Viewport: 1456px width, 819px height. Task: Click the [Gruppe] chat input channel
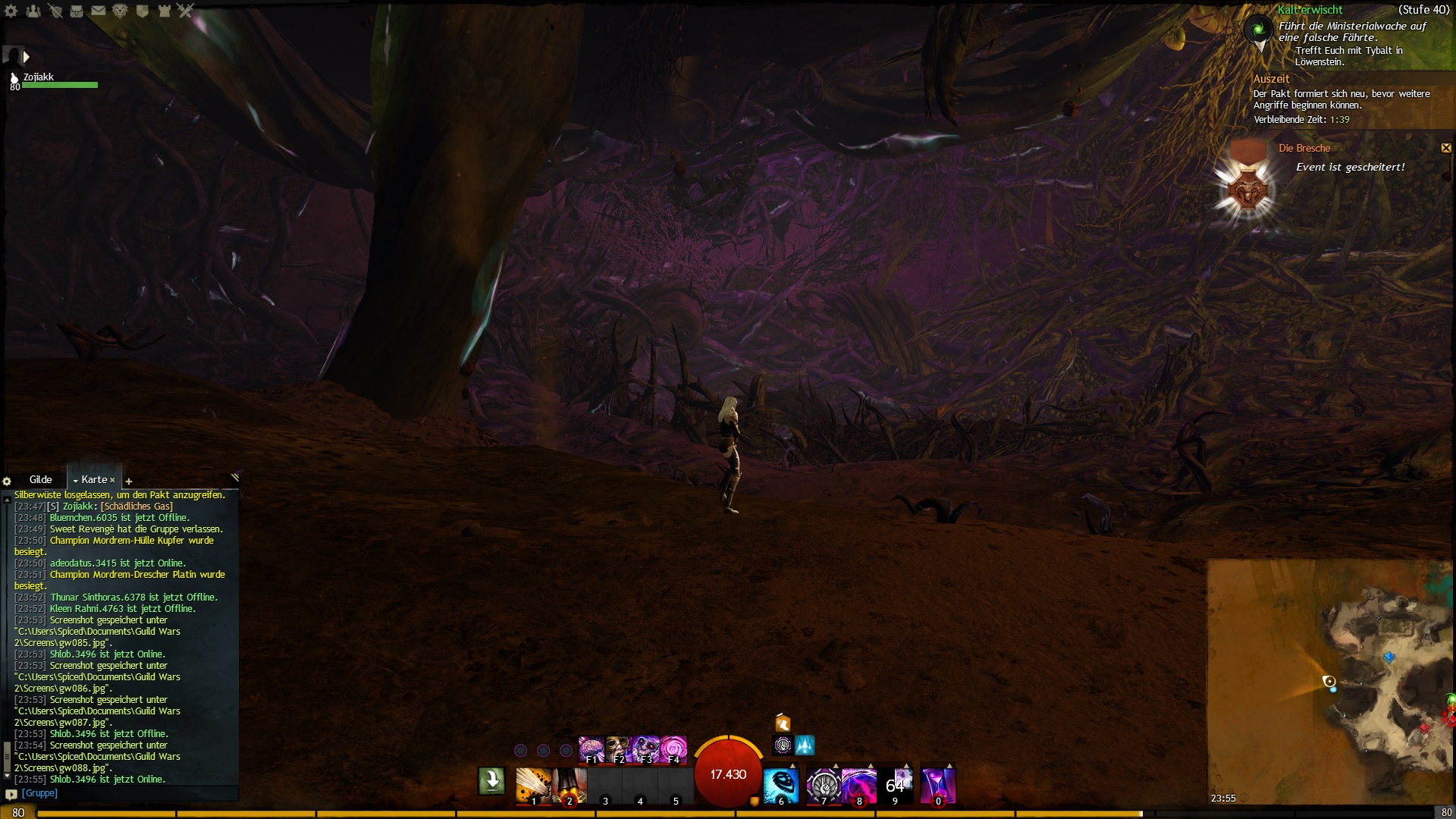click(39, 793)
